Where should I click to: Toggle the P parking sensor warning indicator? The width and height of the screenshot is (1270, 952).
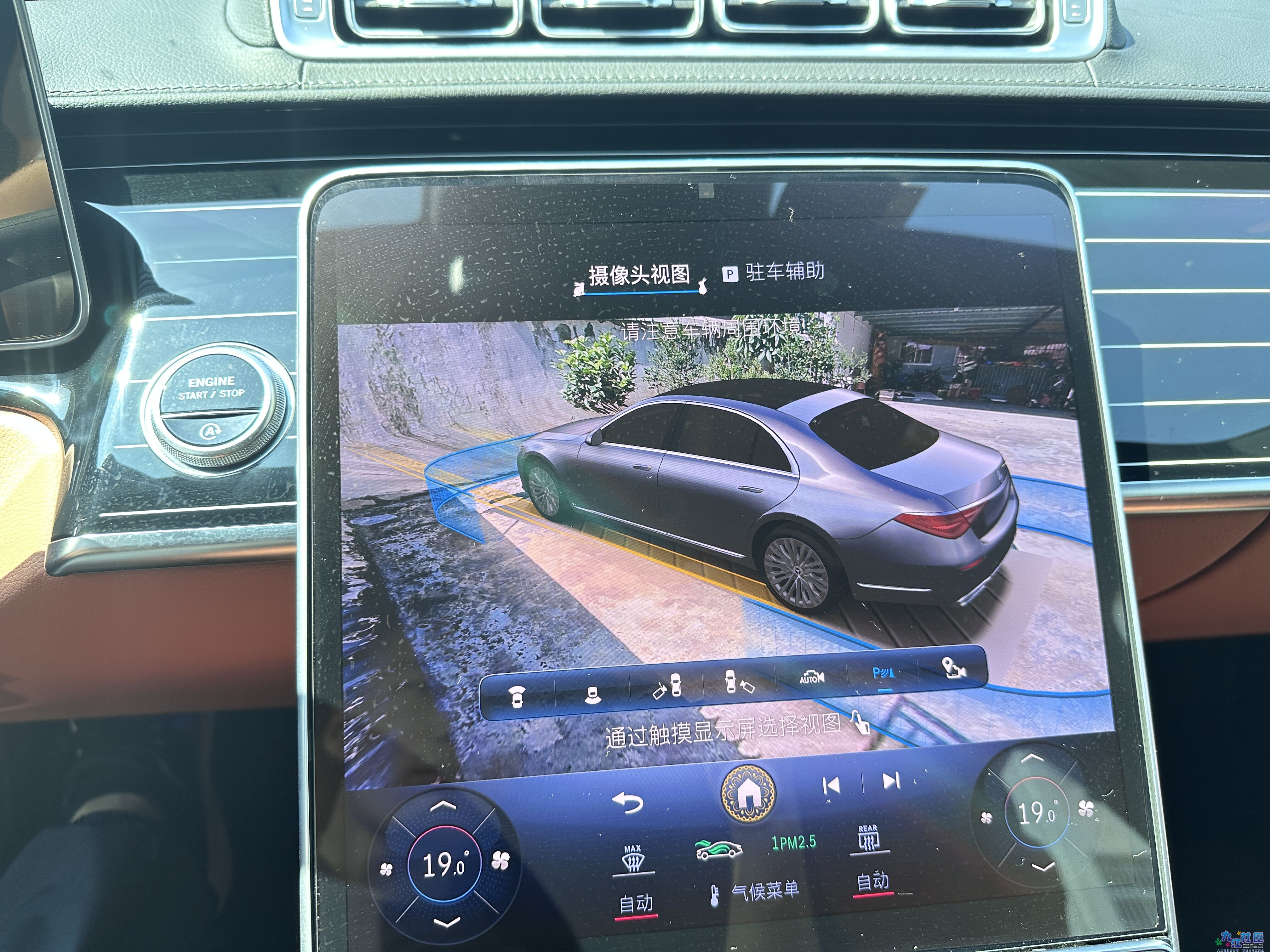click(884, 674)
